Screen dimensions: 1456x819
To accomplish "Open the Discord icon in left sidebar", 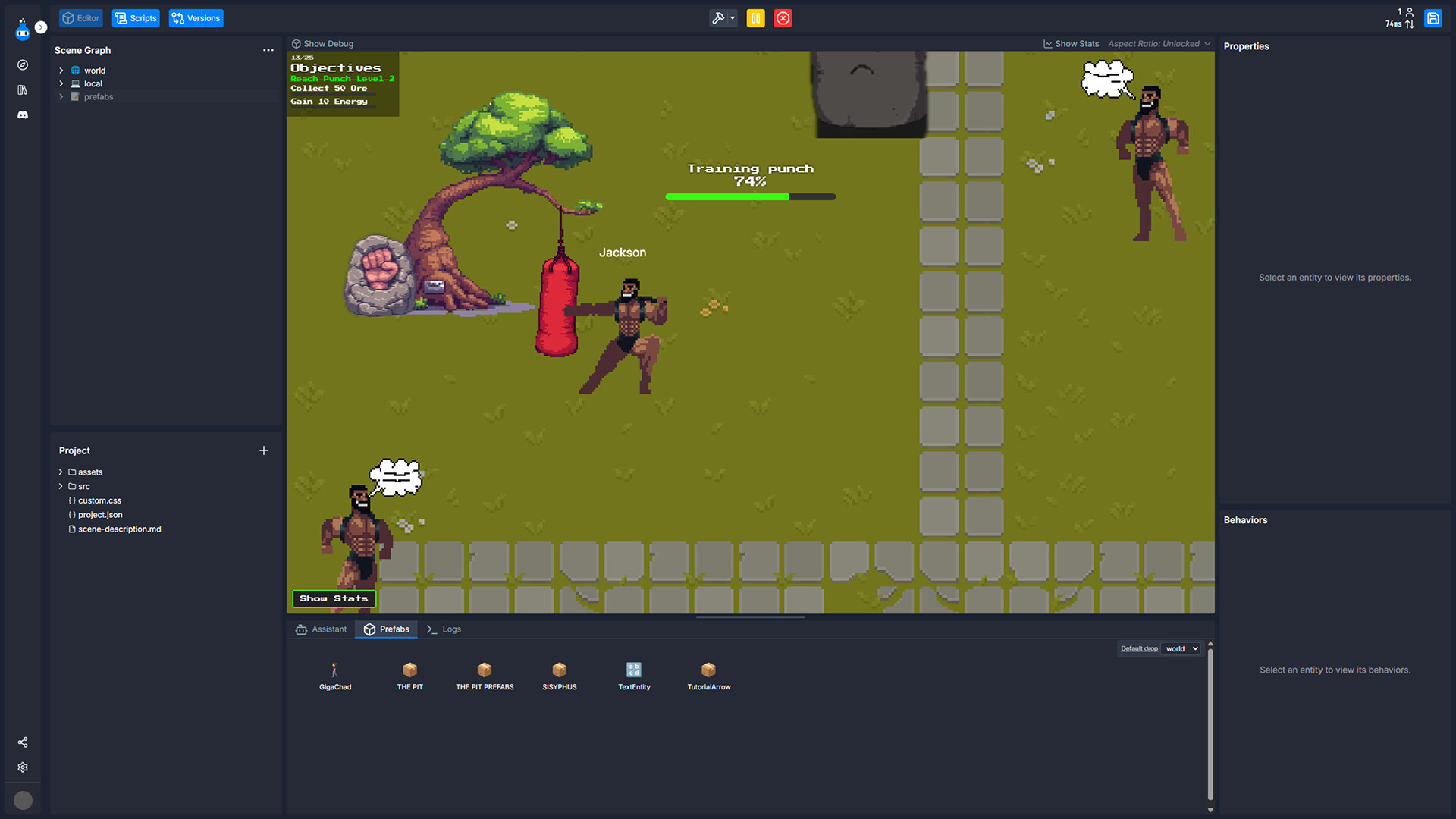I will tap(23, 115).
